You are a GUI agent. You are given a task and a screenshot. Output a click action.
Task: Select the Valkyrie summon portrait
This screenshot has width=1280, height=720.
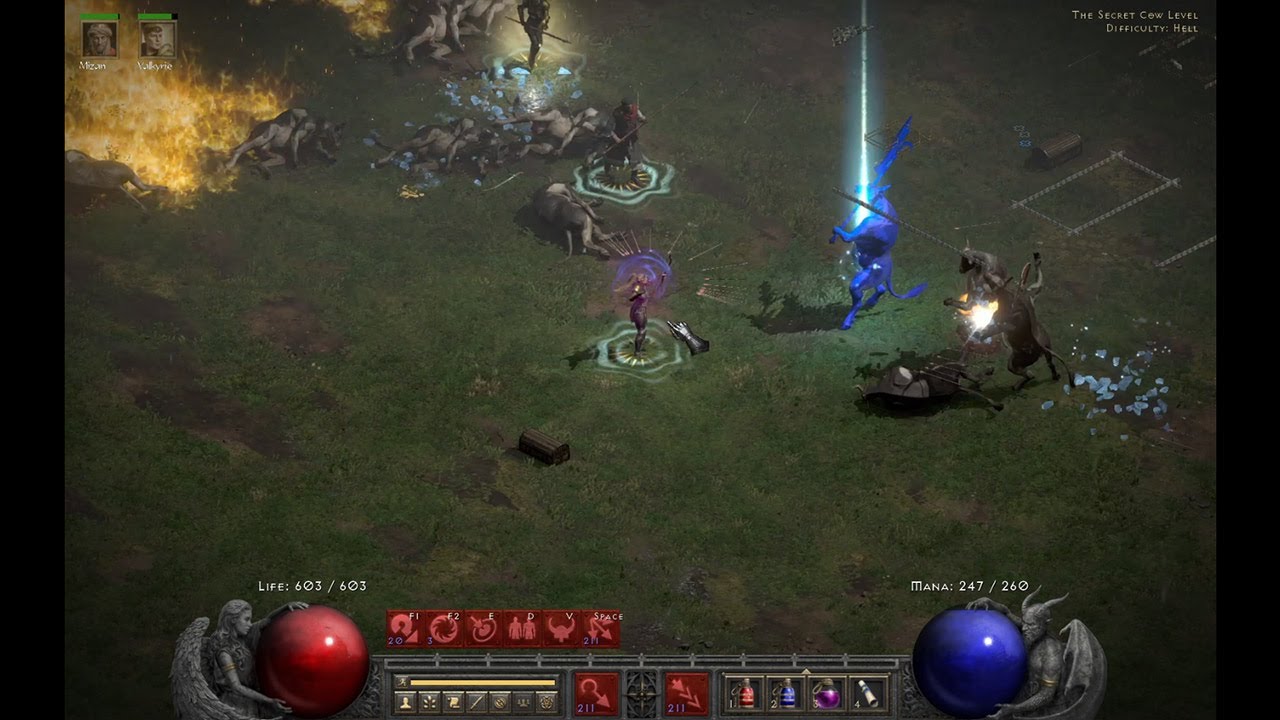[157, 38]
